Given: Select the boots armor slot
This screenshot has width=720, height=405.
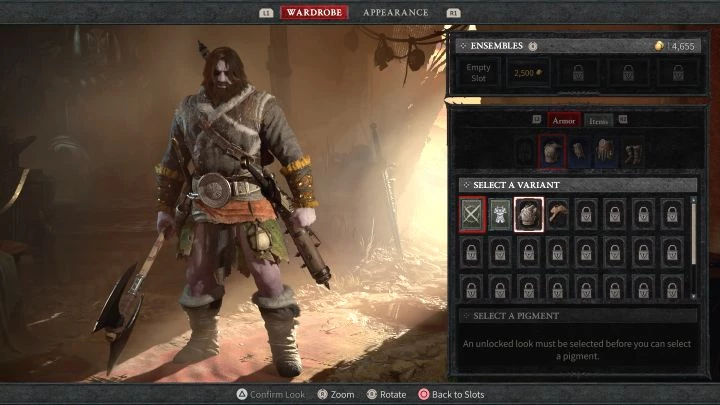Looking at the screenshot, I should [633, 152].
